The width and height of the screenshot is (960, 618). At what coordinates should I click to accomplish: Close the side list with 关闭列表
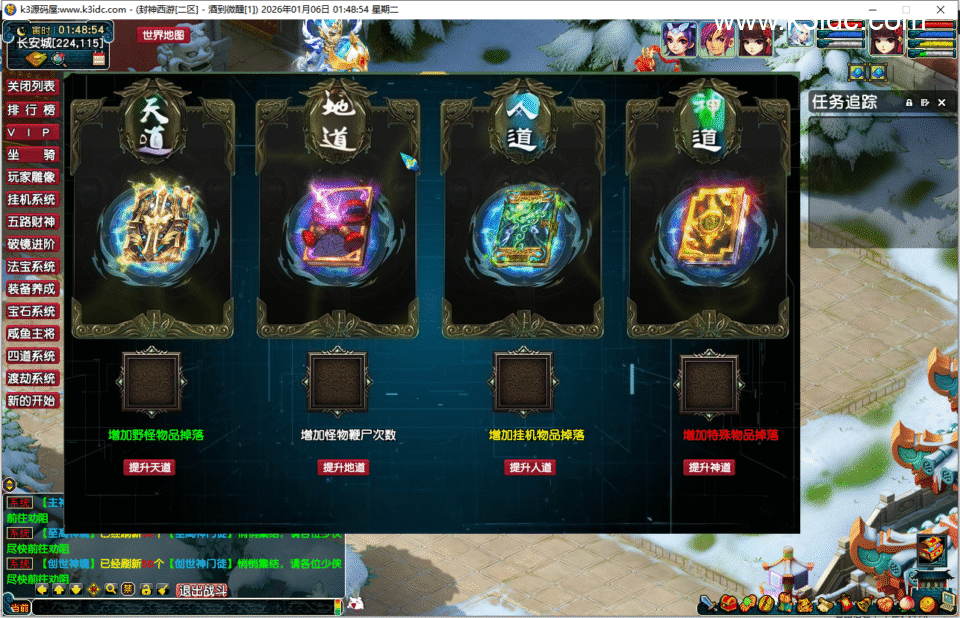point(32,88)
